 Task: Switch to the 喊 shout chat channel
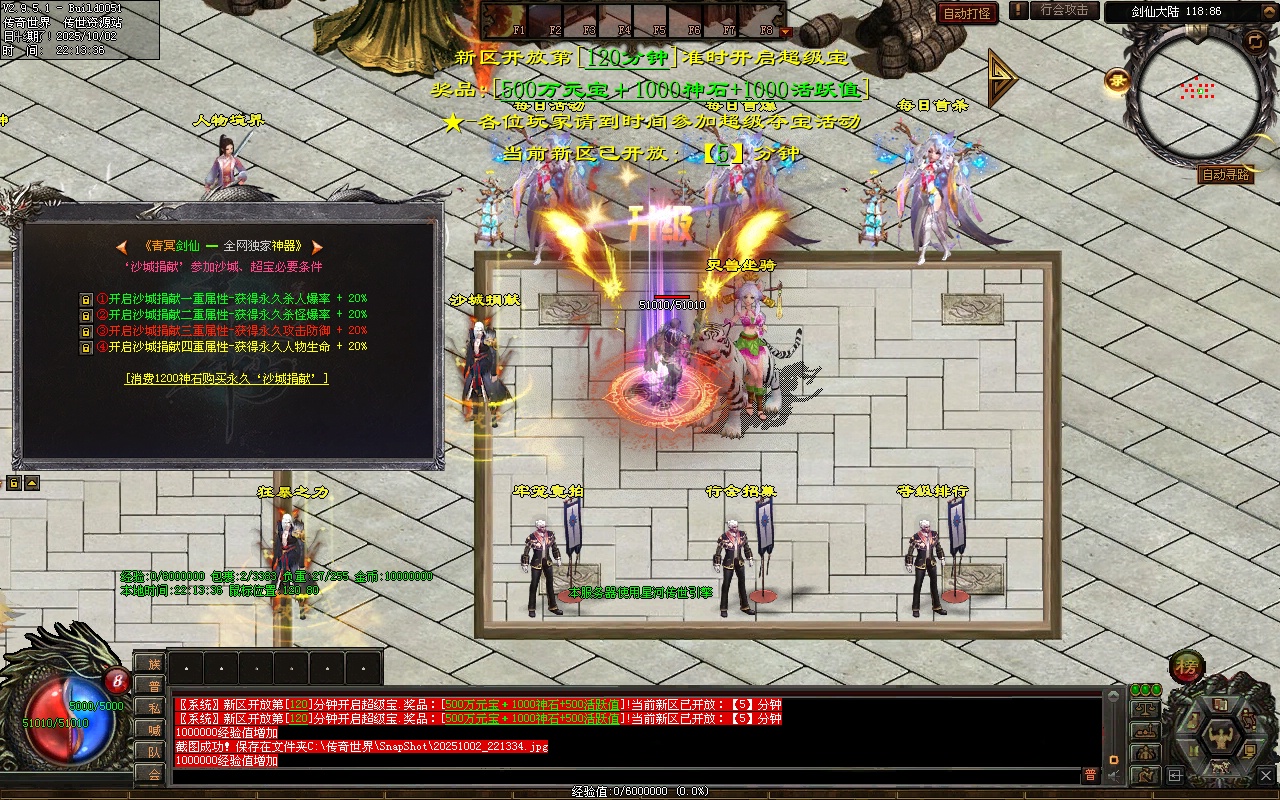coord(153,729)
